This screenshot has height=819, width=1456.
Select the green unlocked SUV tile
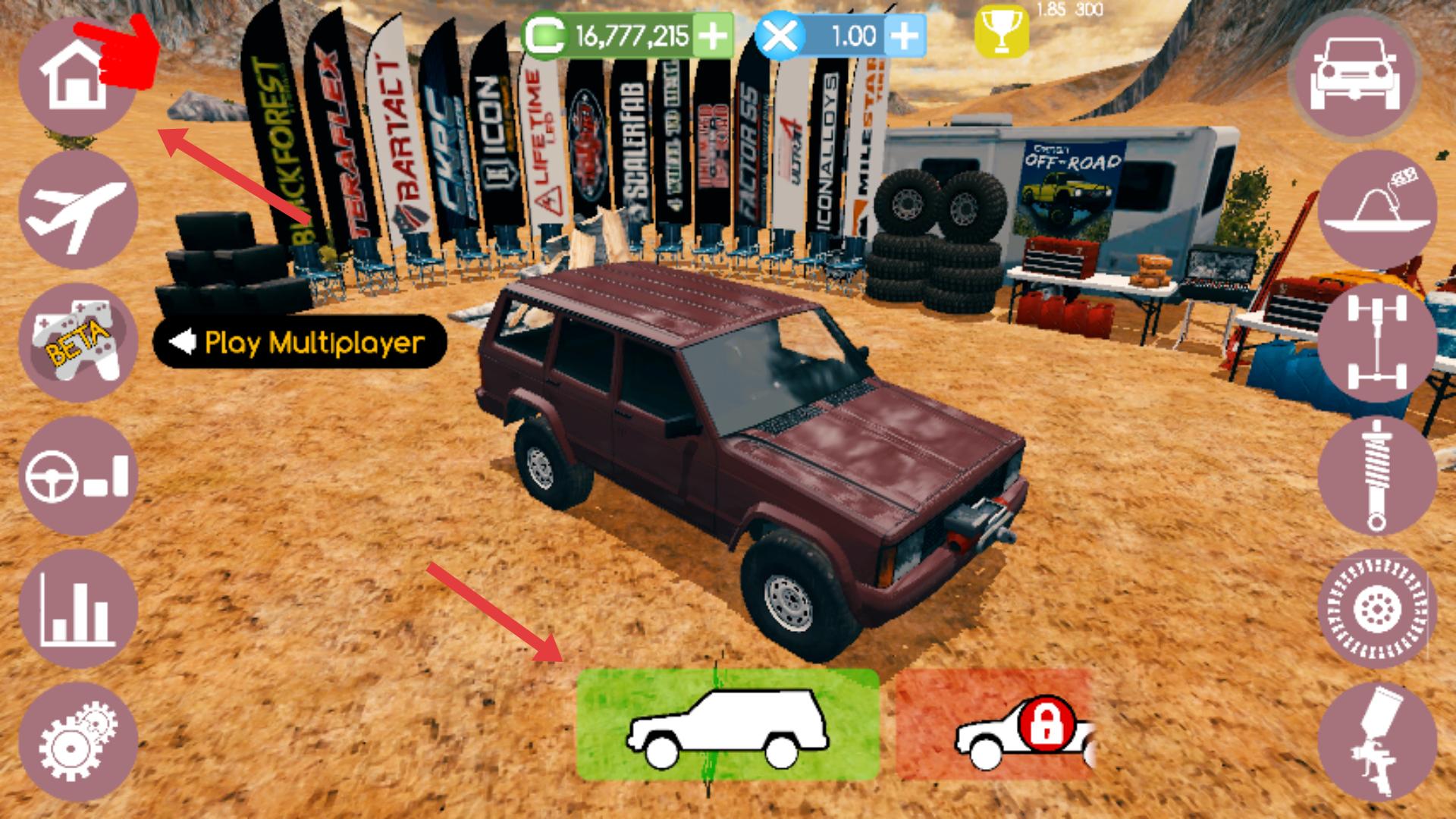[x=727, y=725]
